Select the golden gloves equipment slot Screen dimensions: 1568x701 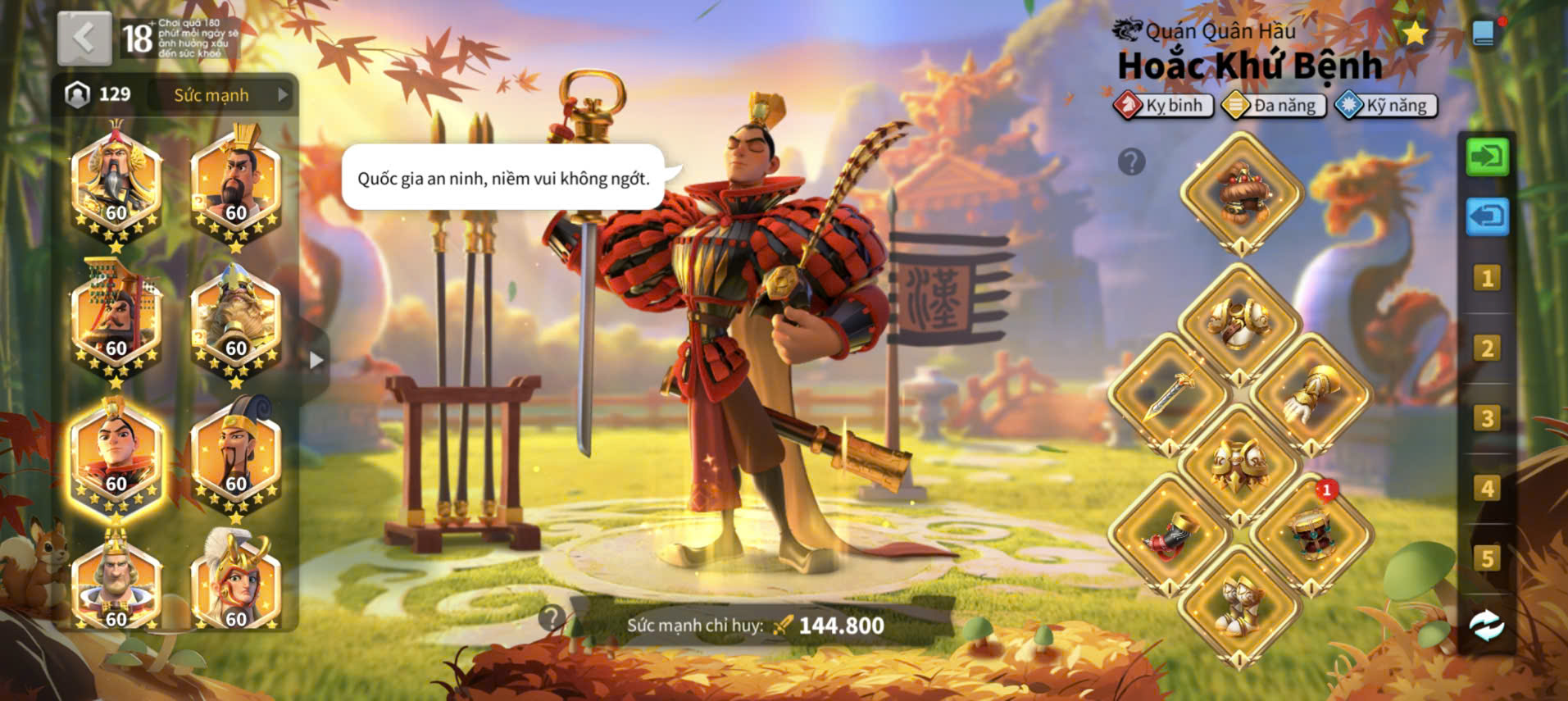point(1311,394)
